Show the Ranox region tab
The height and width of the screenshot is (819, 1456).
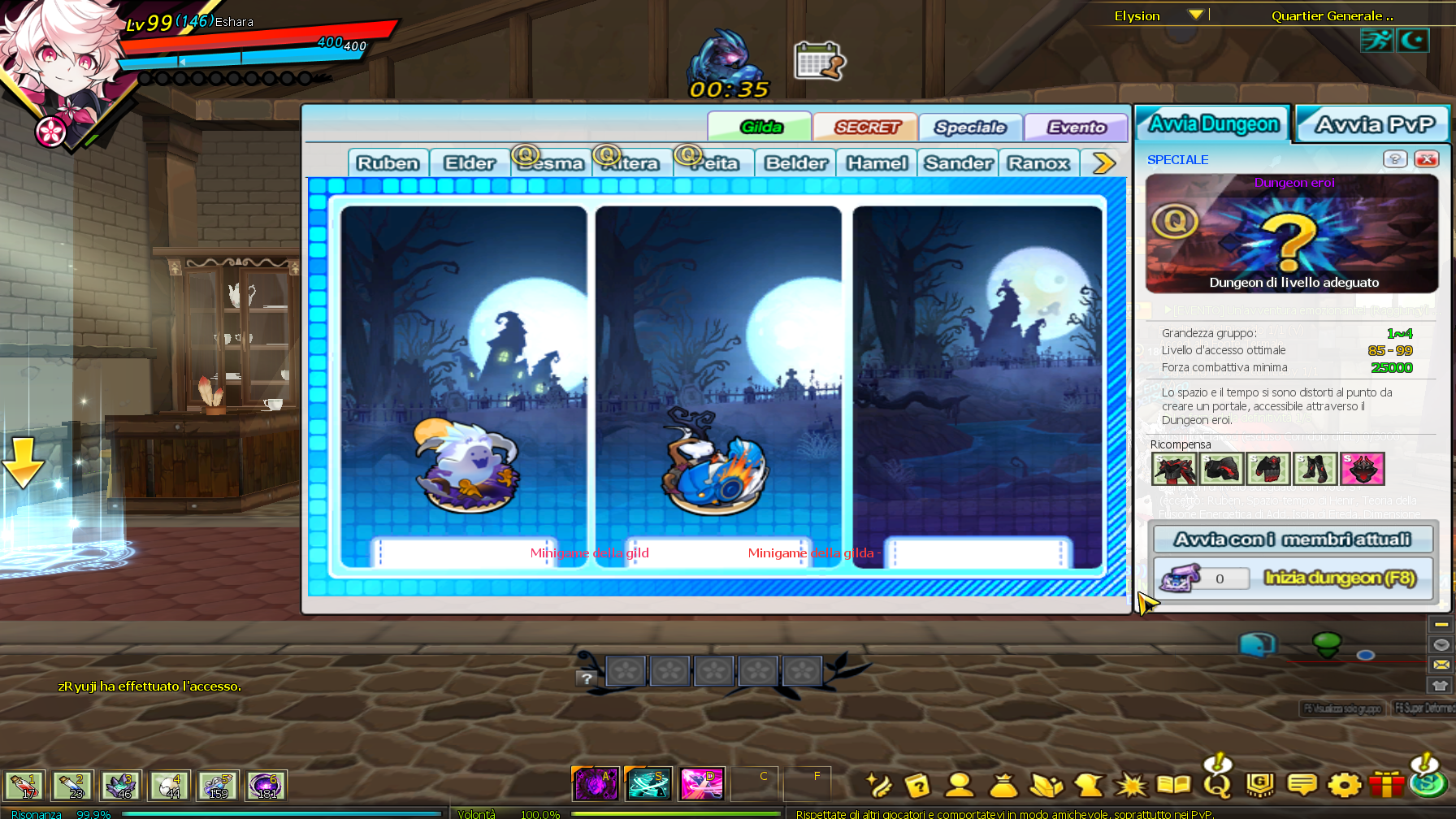point(1038,163)
